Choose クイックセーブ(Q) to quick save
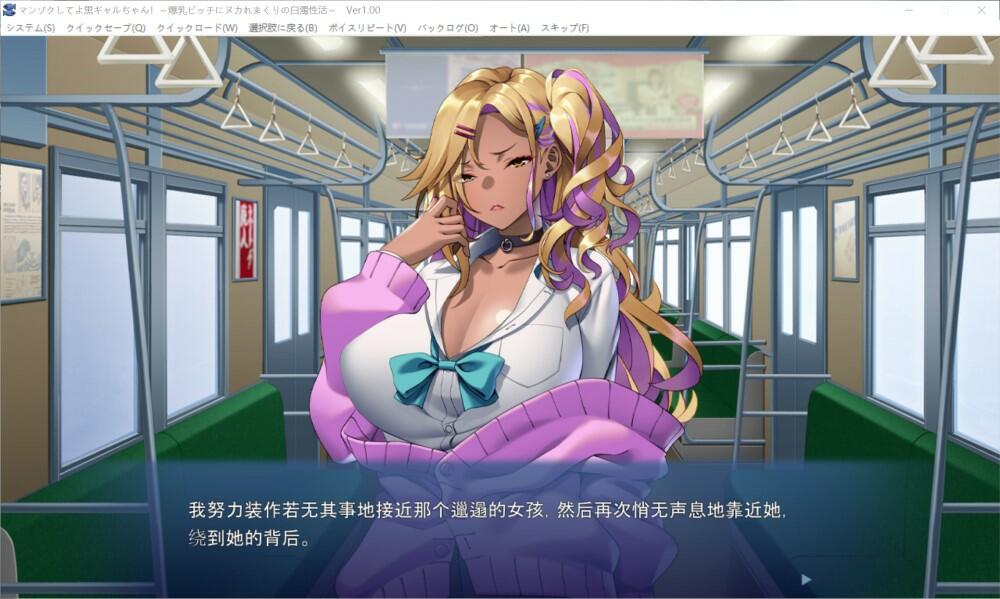Viewport: 1000px width, 599px height. (x=105, y=28)
